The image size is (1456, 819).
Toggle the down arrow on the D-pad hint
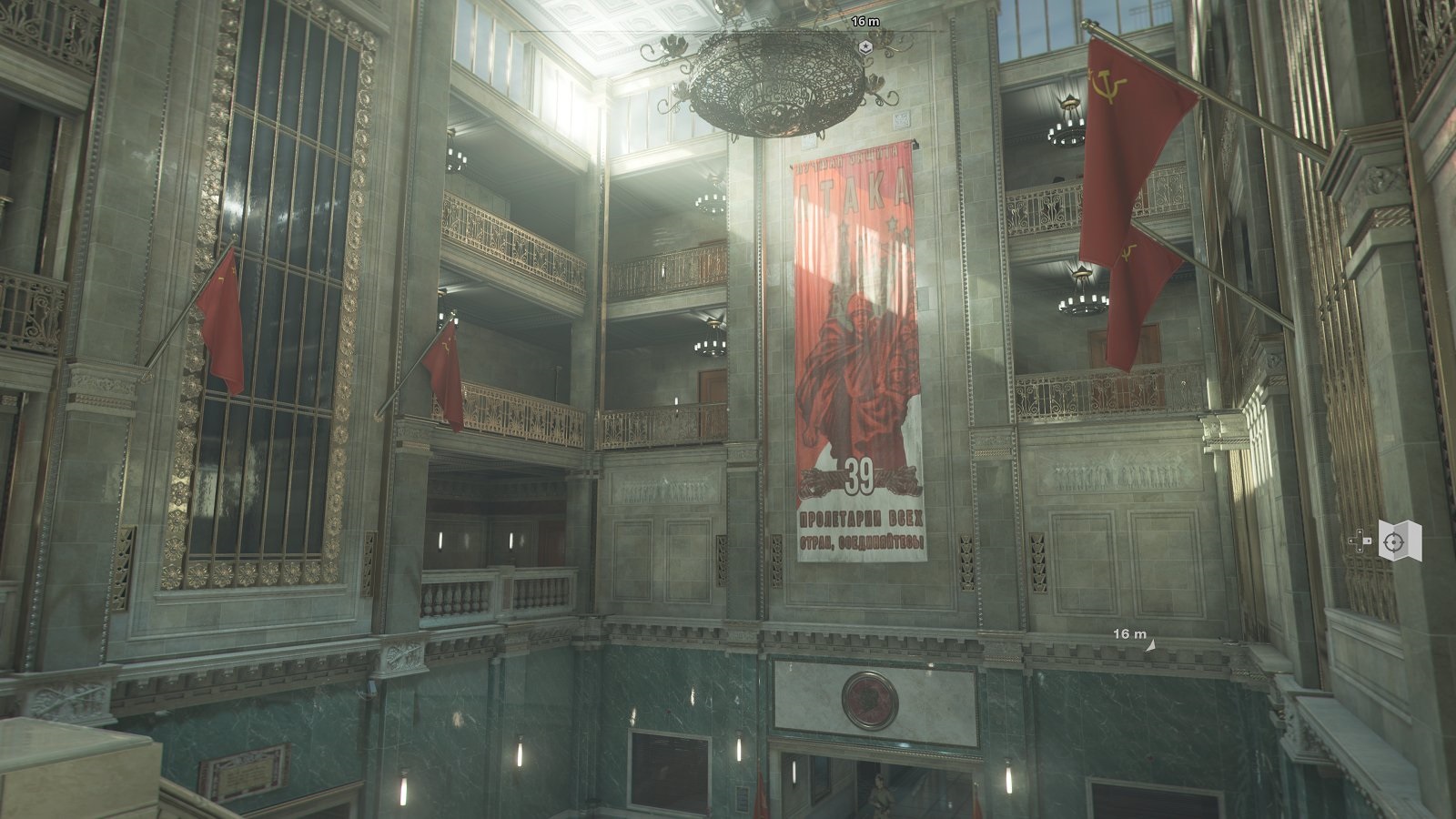click(x=1360, y=550)
